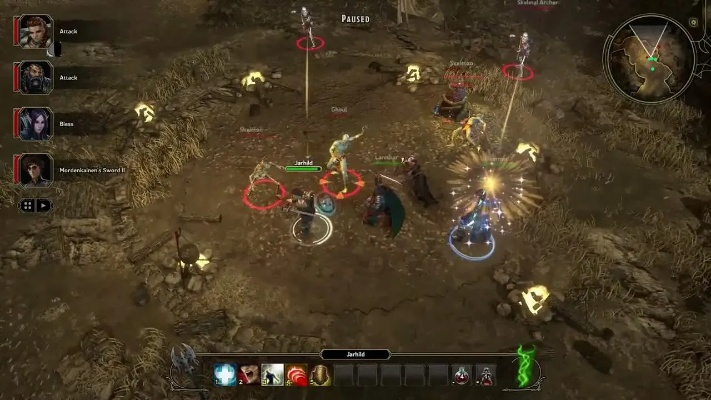Click the party formation grid button
711x400 pixels.
pyautogui.click(x=28, y=205)
